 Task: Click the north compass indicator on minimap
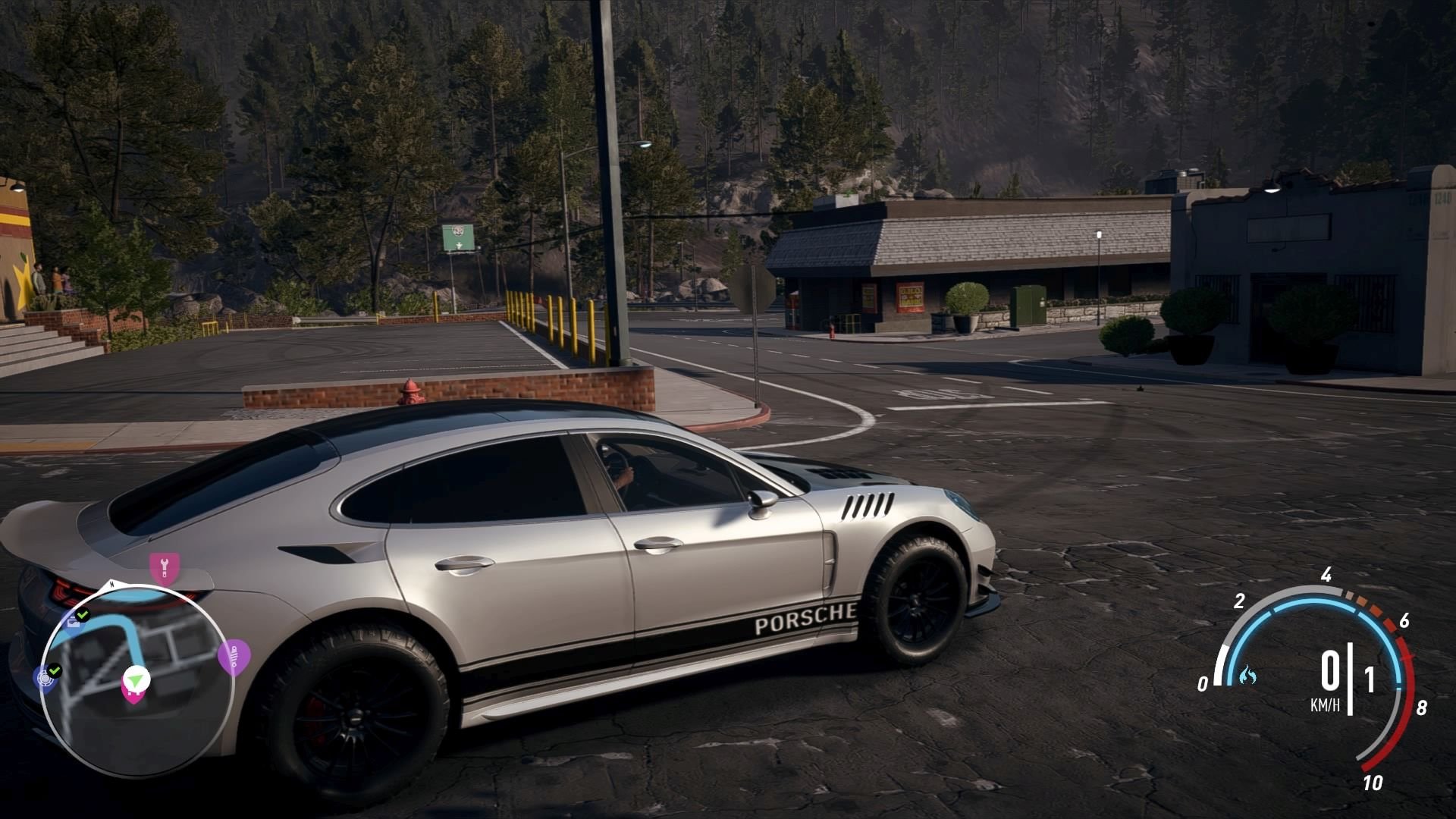[111, 584]
